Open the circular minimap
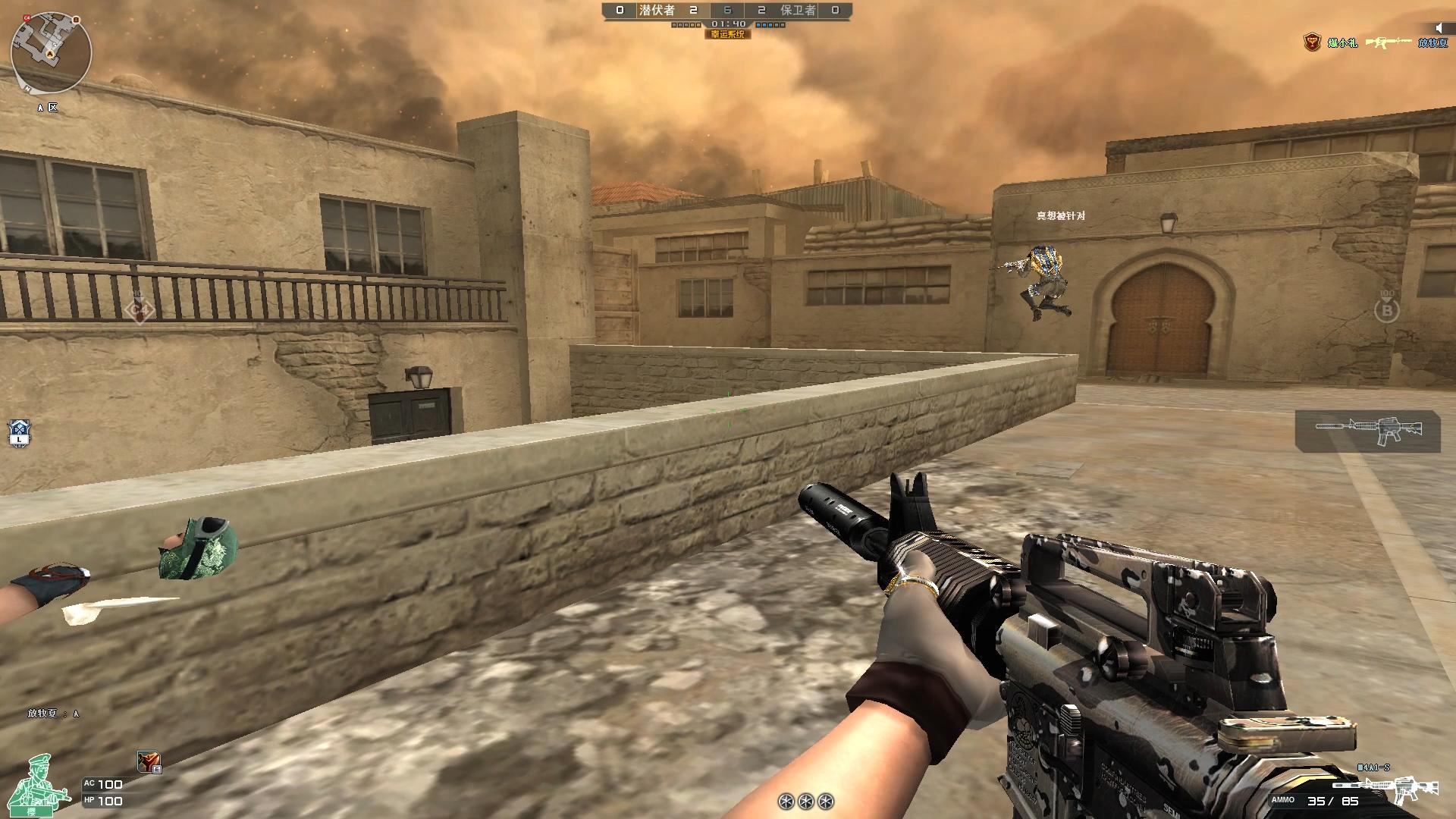 (x=51, y=52)
